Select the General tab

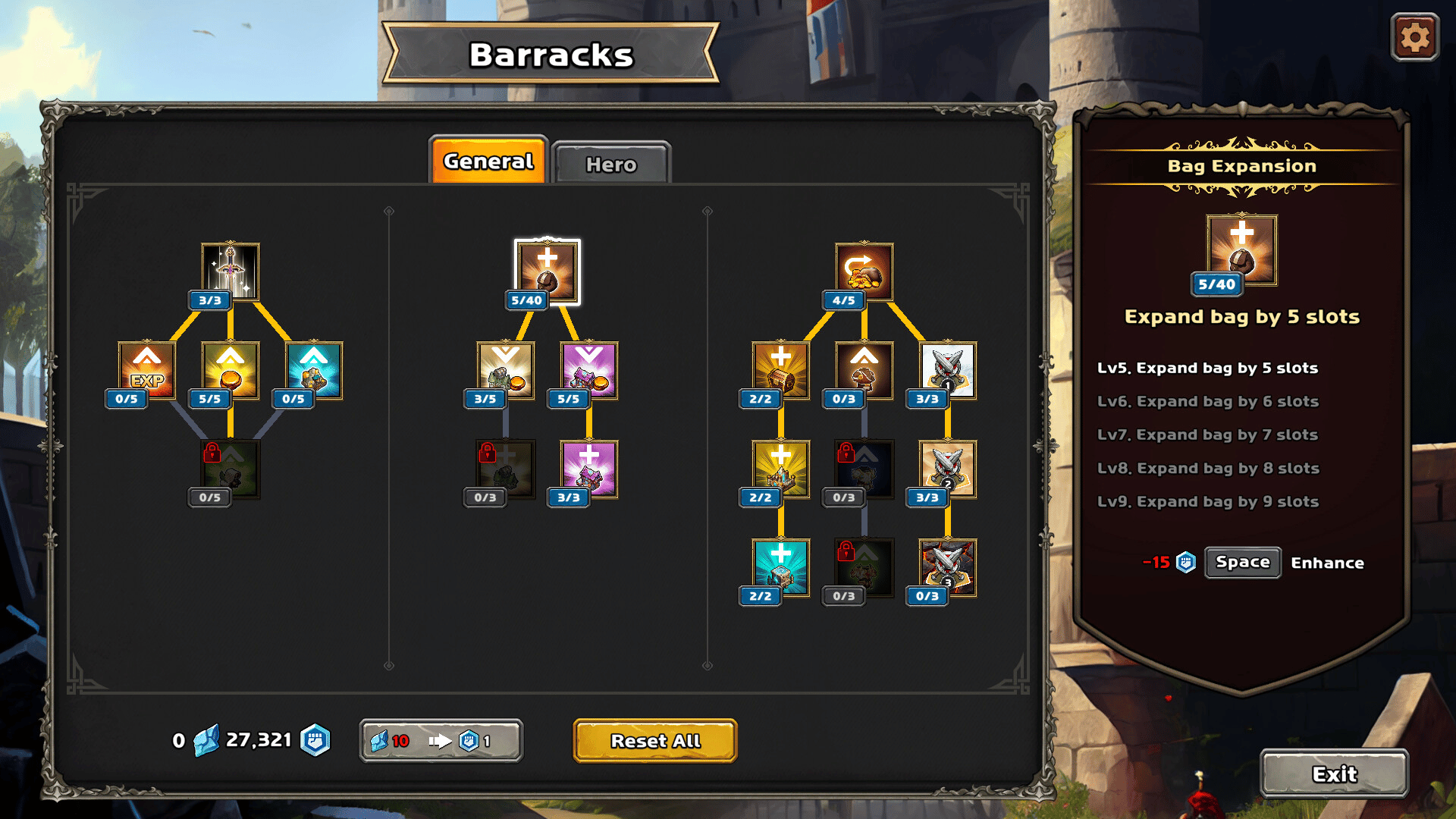[x=488, y=162]
